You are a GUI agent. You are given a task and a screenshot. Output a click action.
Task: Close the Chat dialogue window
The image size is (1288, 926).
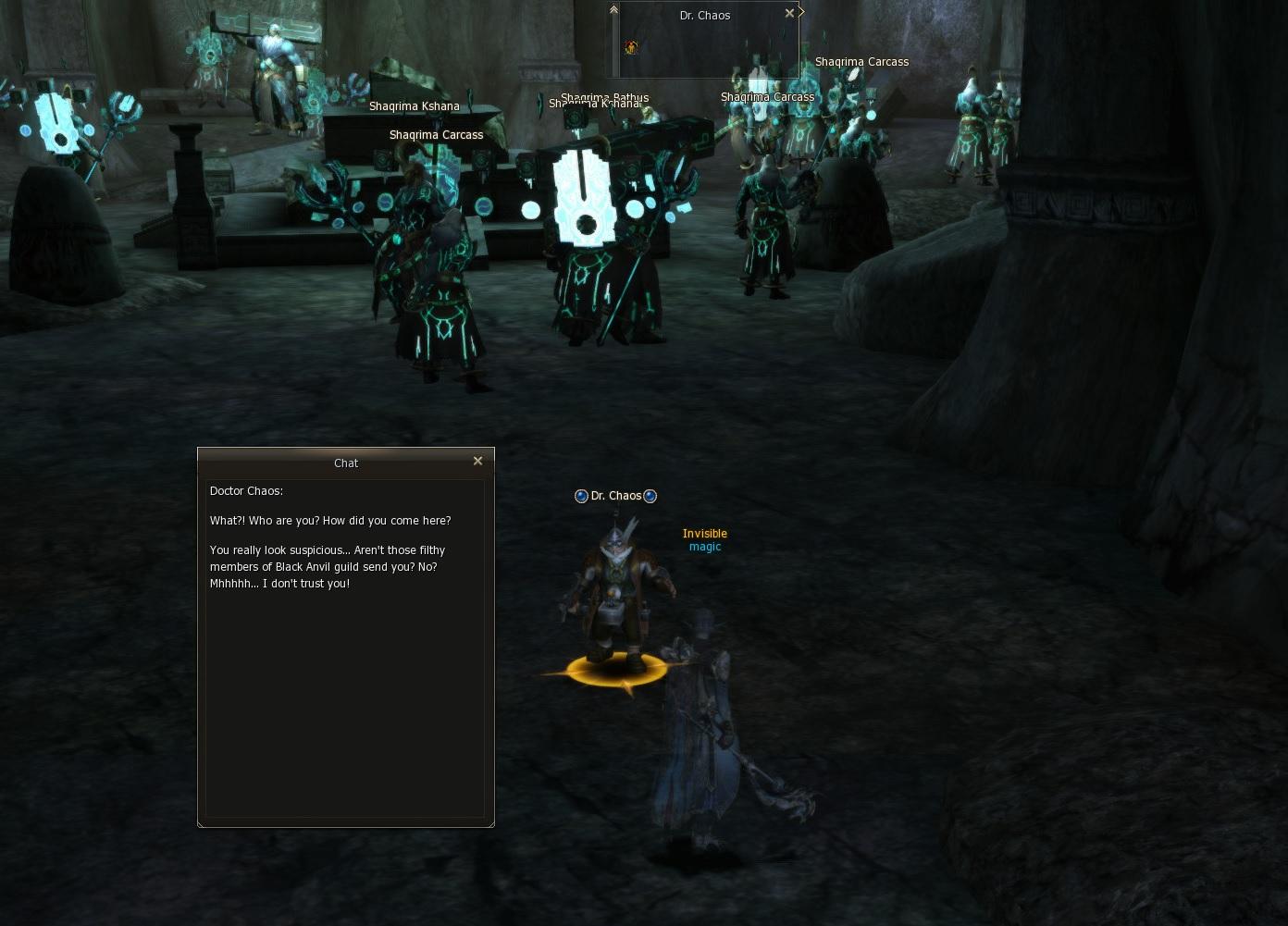[x=477, y=461]
